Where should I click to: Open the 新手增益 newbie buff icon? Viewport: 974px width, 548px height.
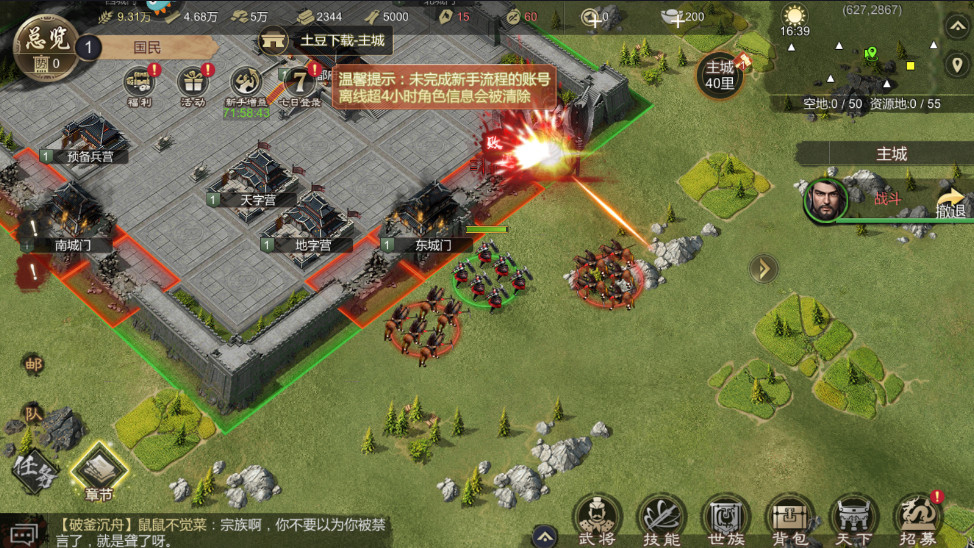pos(245,86)
